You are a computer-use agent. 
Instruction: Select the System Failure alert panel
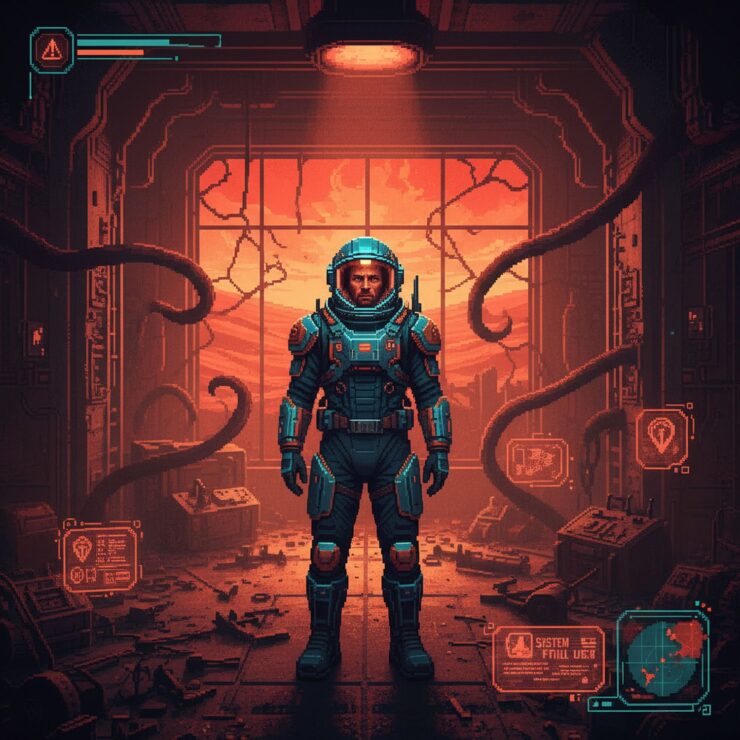point(548,659)
